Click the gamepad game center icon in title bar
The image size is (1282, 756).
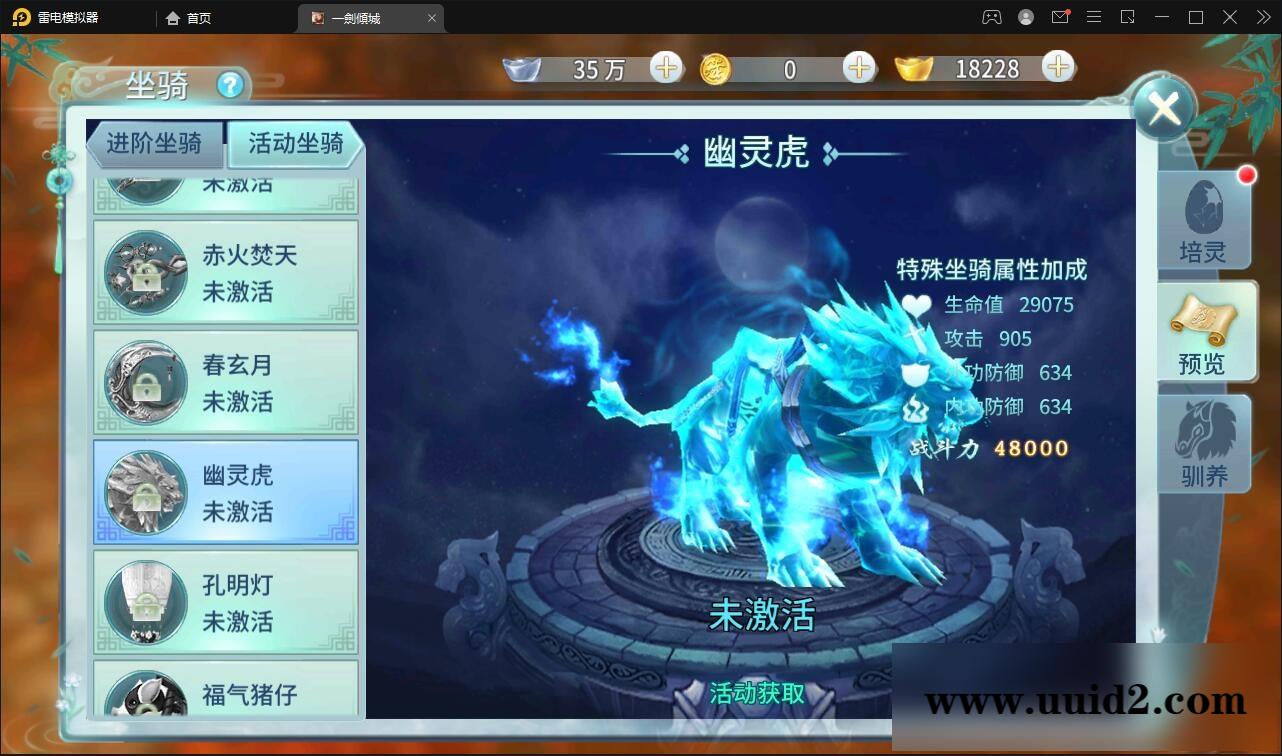(991, 17)
